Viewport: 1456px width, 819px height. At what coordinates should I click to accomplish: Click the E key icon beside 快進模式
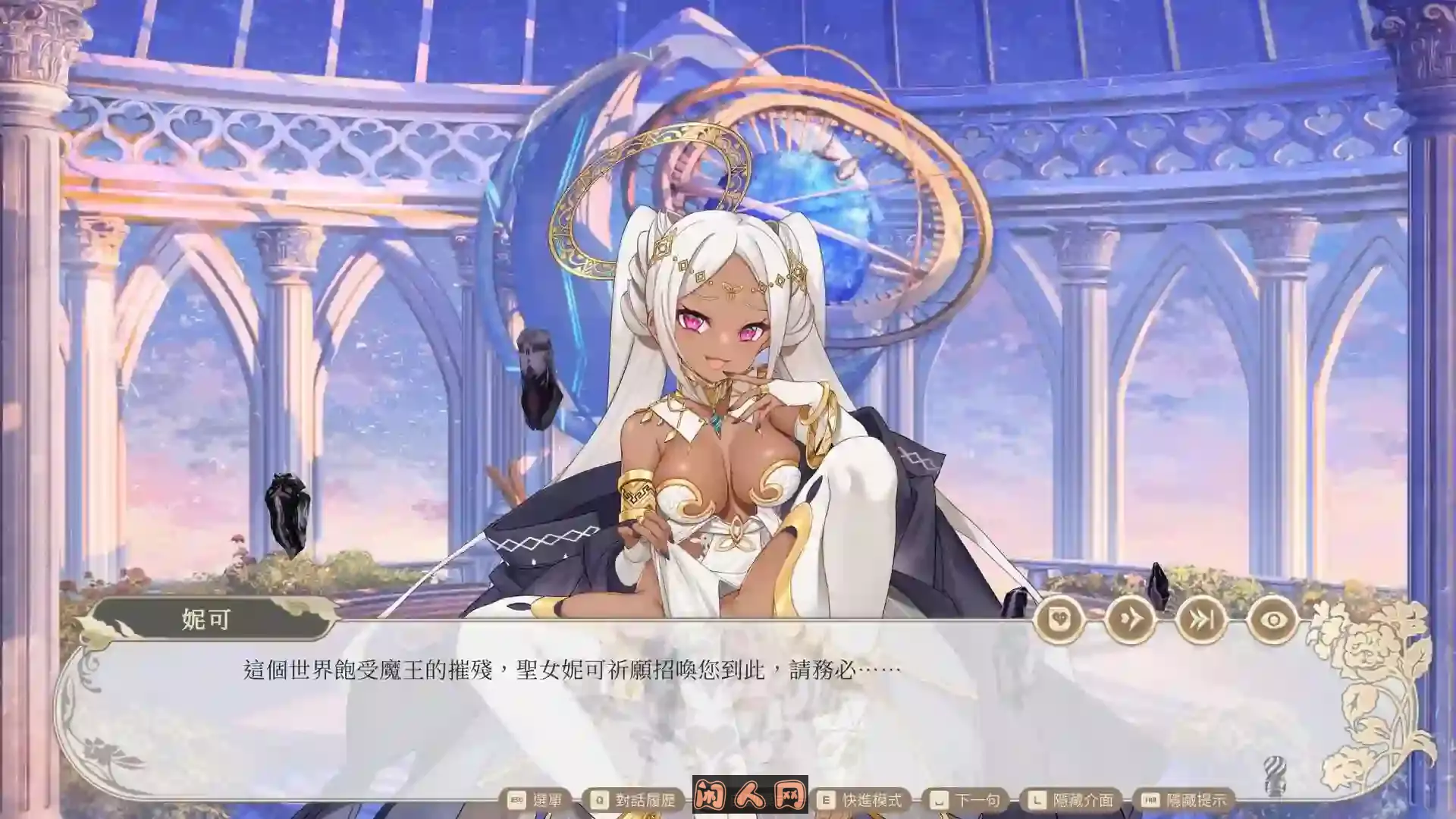(827, 798)
